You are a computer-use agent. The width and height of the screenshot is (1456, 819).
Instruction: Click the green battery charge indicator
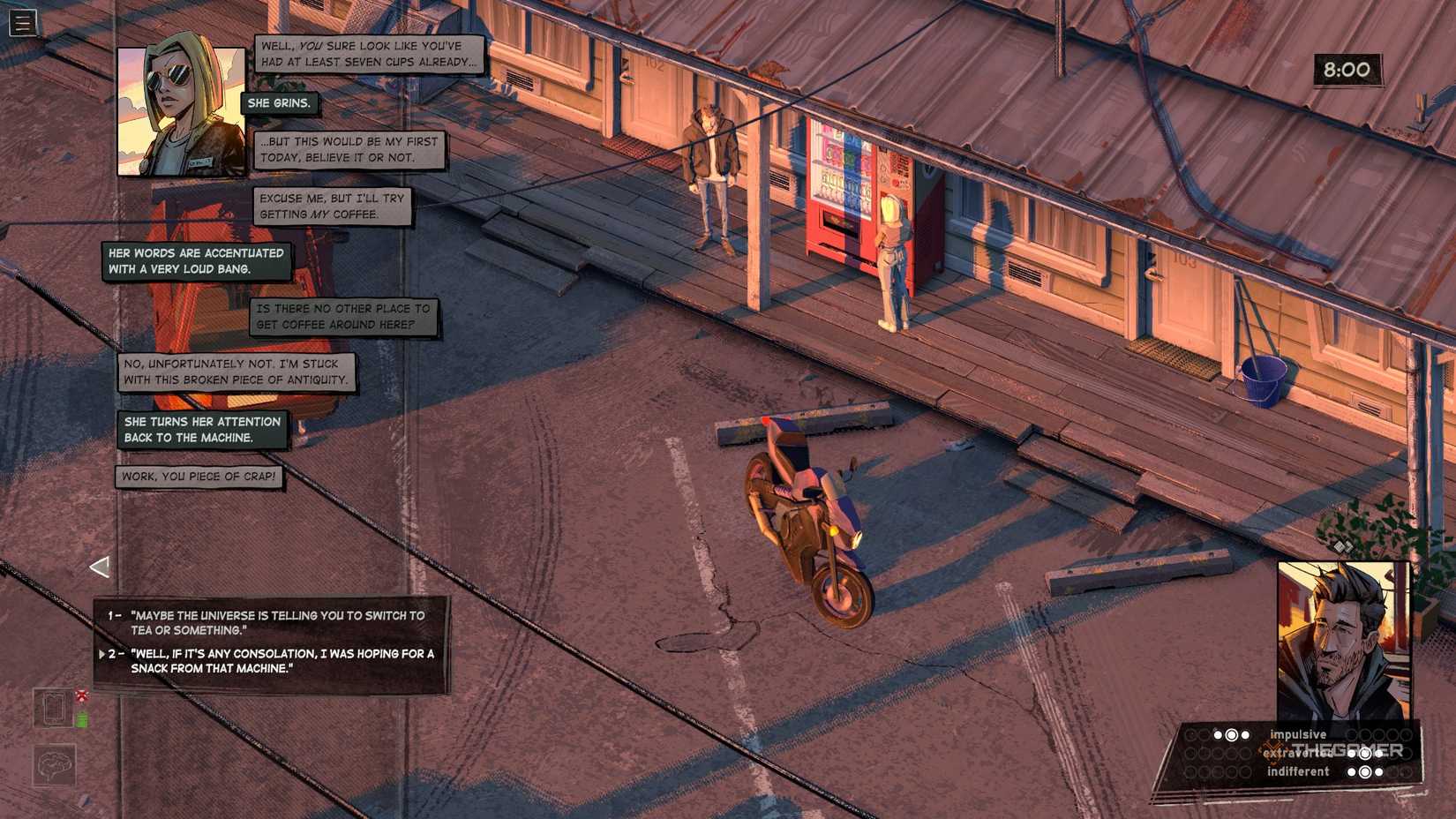click(82, 719)
